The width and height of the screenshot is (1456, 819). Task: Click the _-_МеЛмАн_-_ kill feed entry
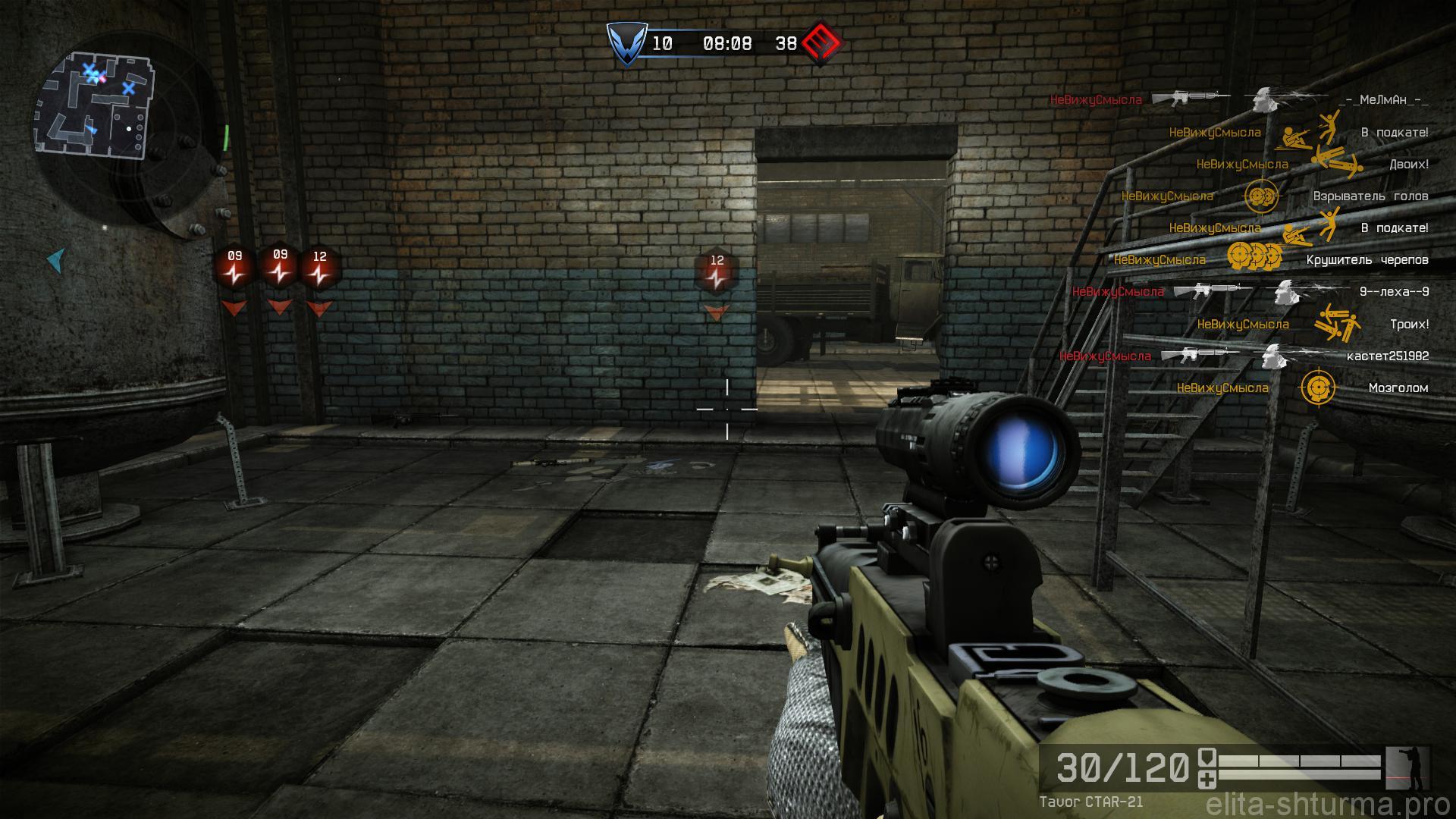point(1239,100)
